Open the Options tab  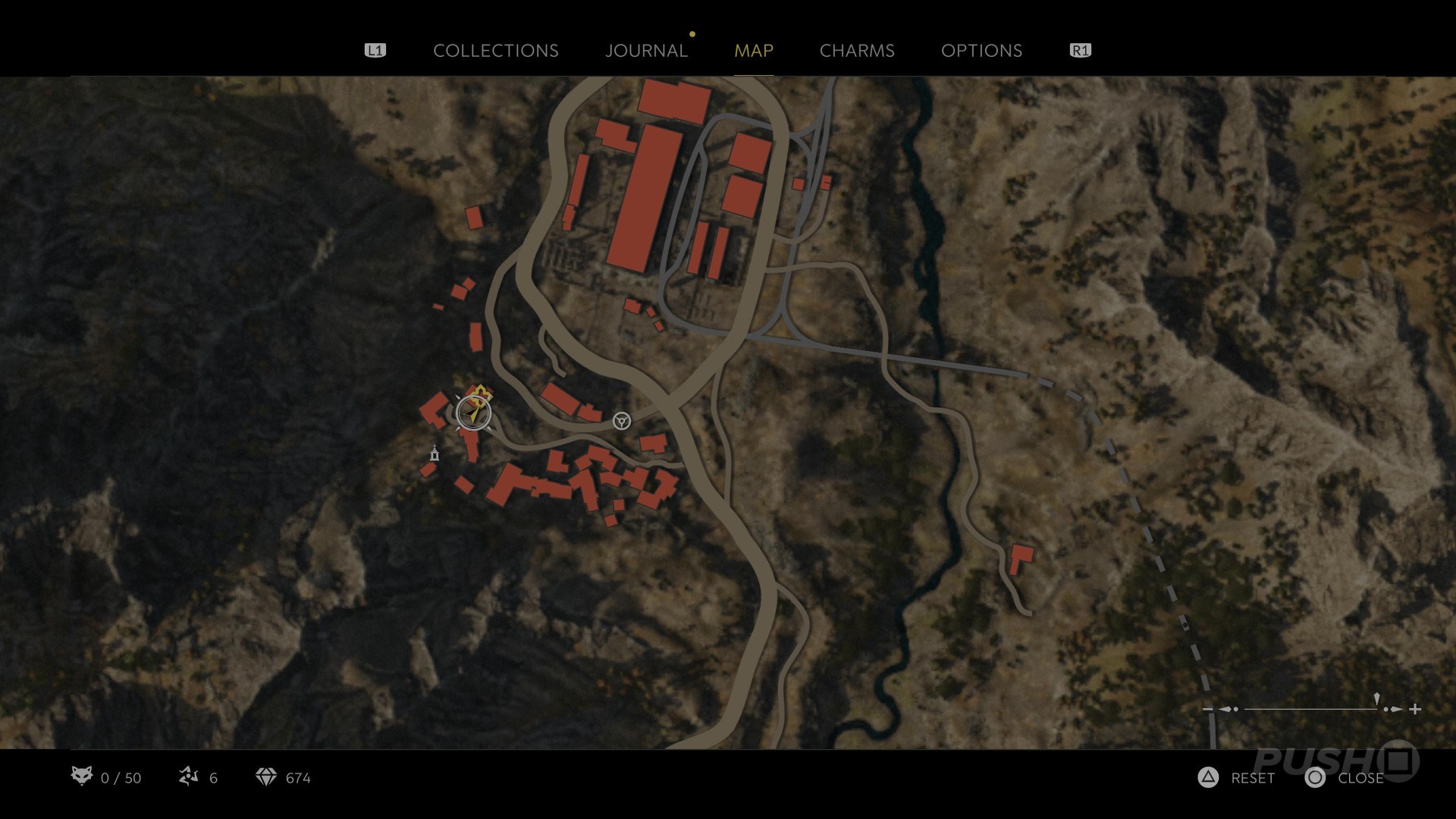(981, 51)
